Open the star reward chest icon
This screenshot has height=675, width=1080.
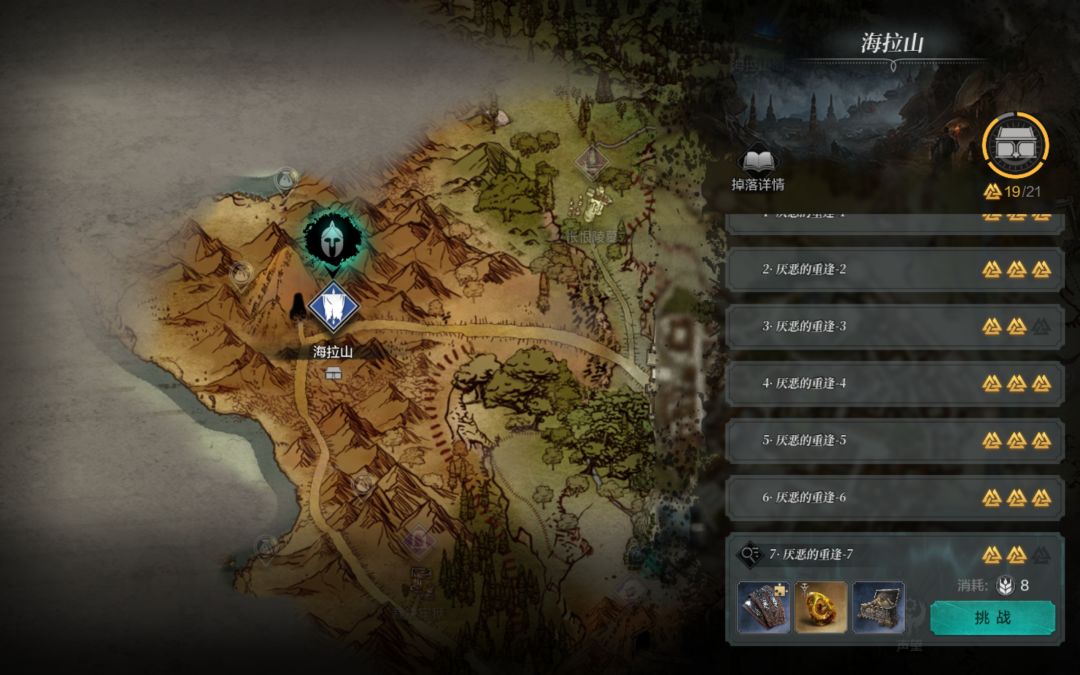[x=1015, y=145]
